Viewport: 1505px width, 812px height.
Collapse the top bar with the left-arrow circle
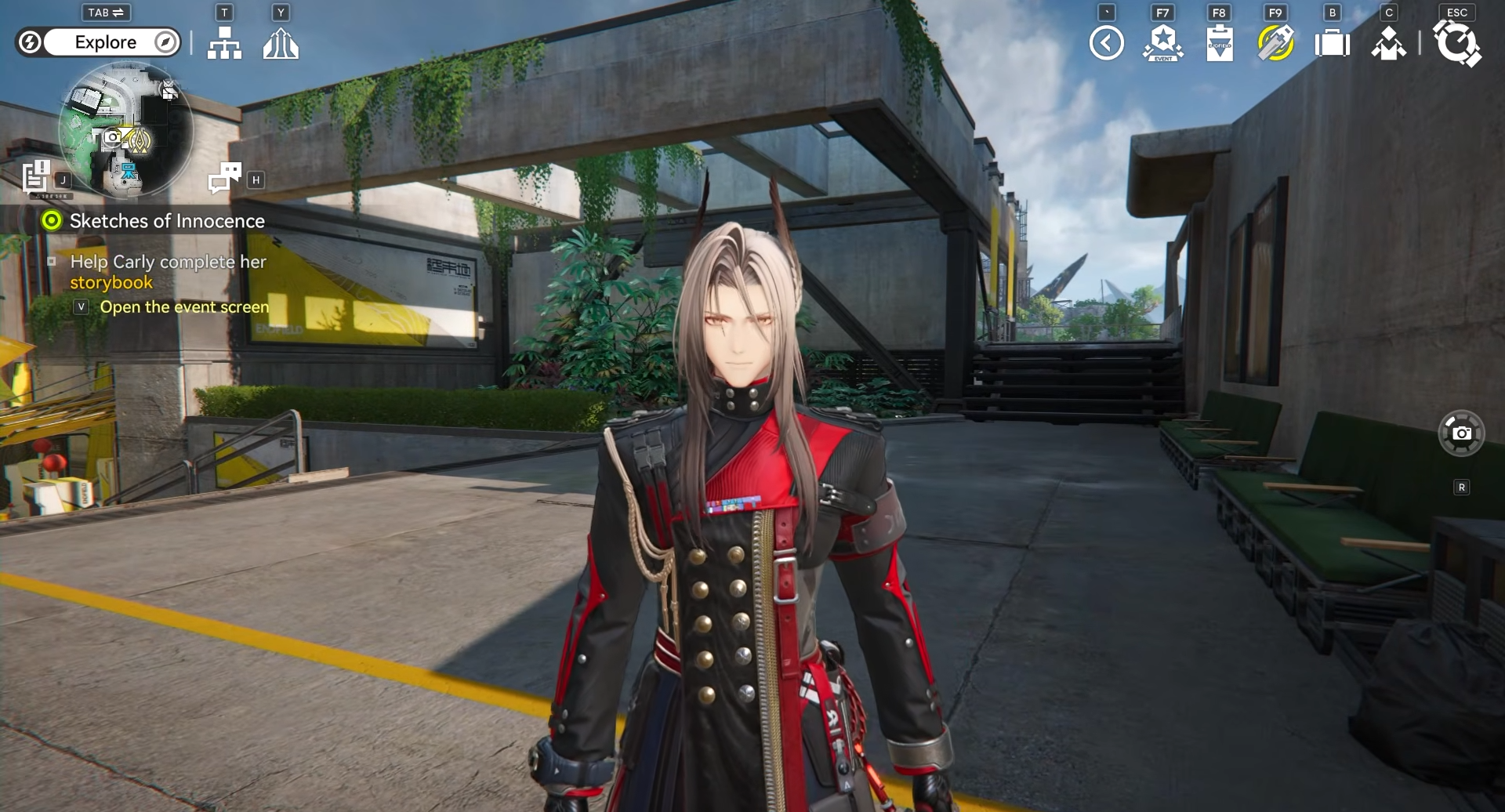click(1106, 43)
